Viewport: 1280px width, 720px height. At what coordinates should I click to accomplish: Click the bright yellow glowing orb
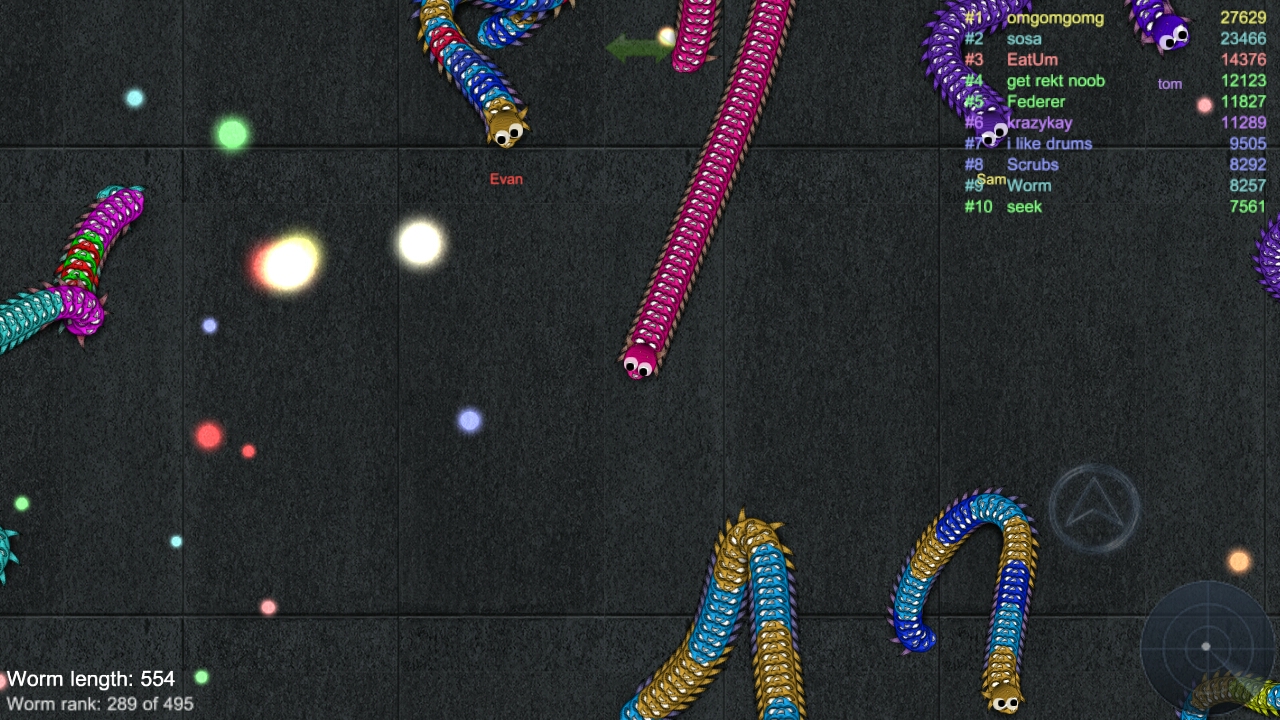pos(285,262)
